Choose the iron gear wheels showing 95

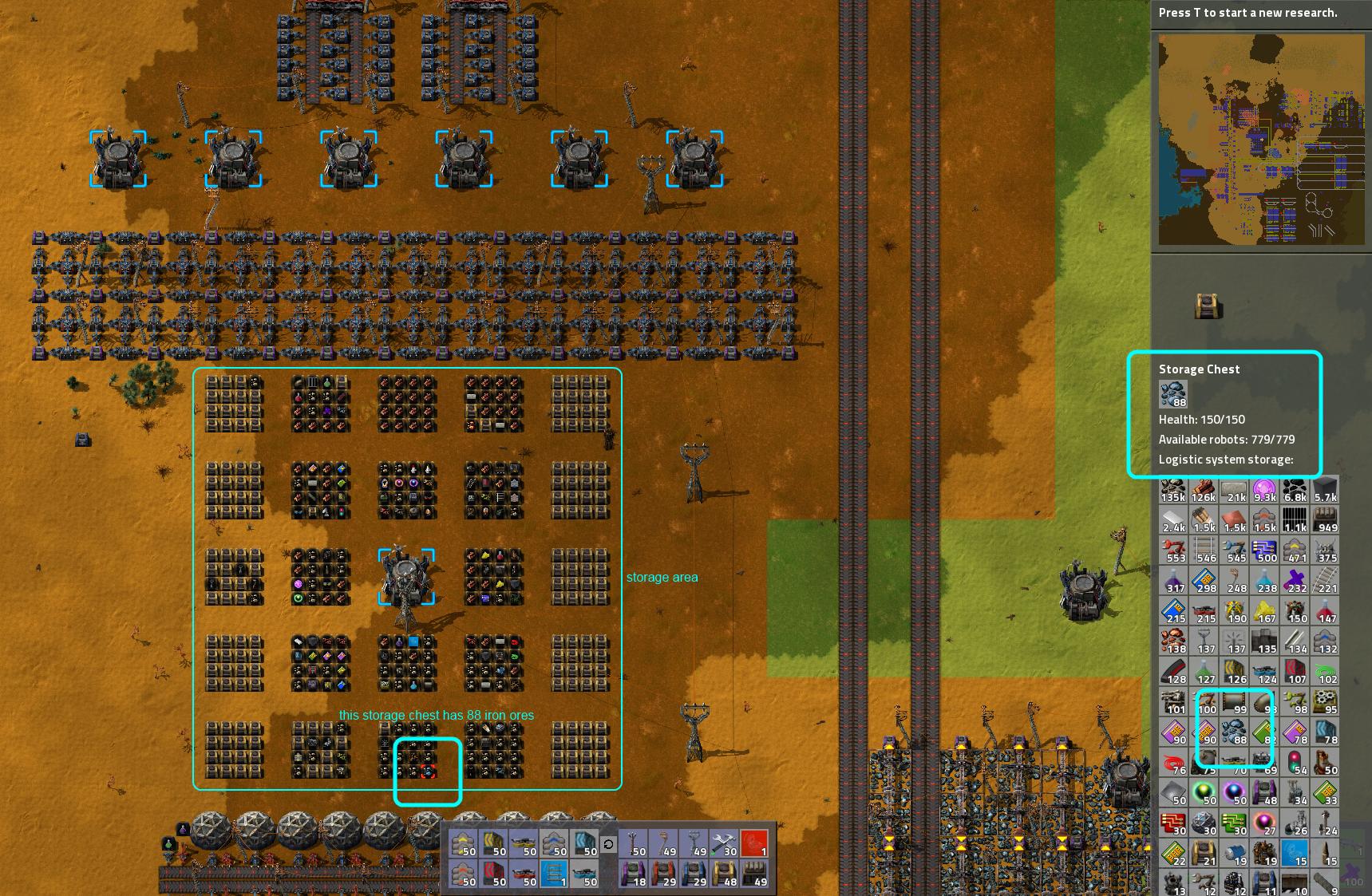tap(1325, 701)
